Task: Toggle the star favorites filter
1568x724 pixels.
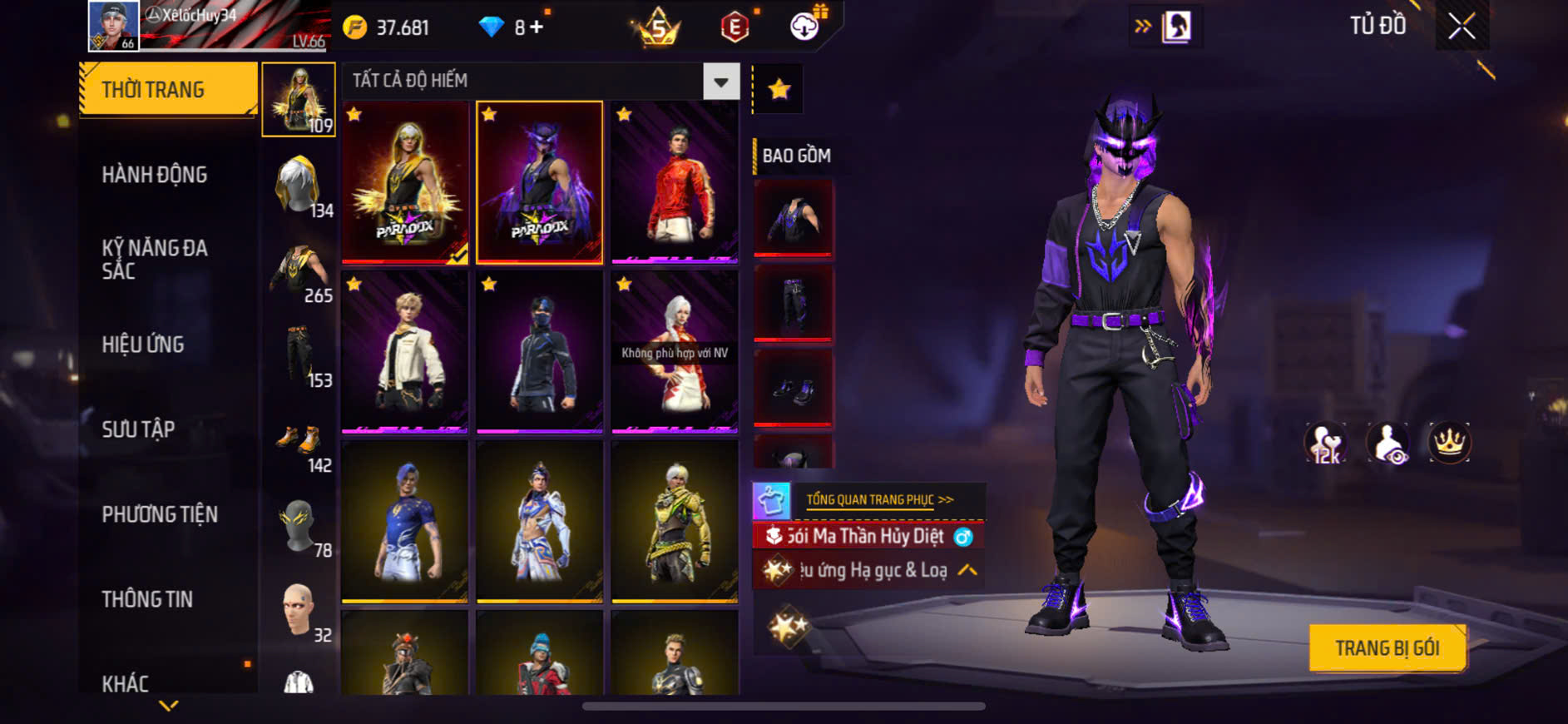Action: coord(779,89)
